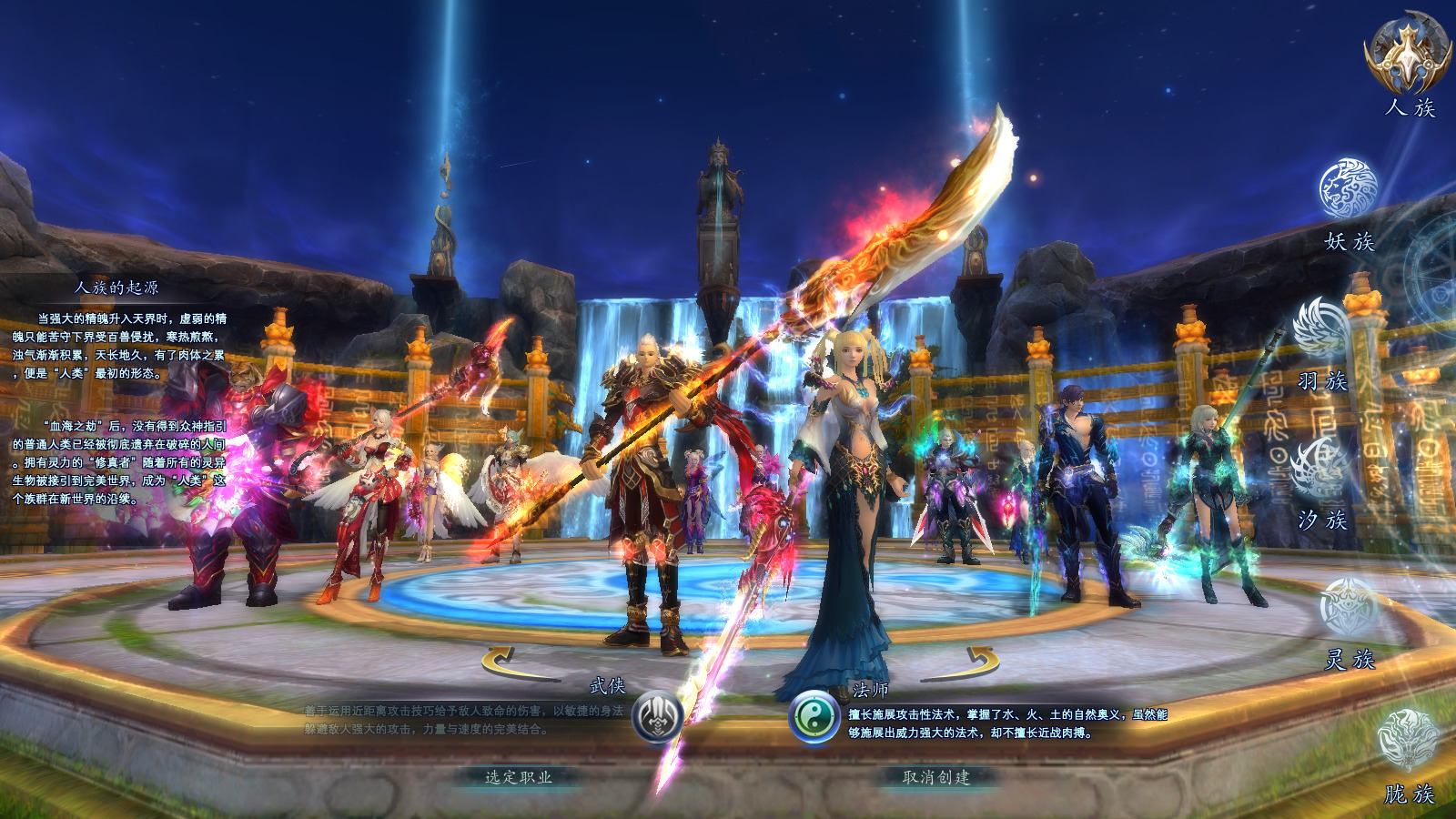Select the 武侠 warrior class icon
Screen dimensions: 1456x819
click(657, 717)
